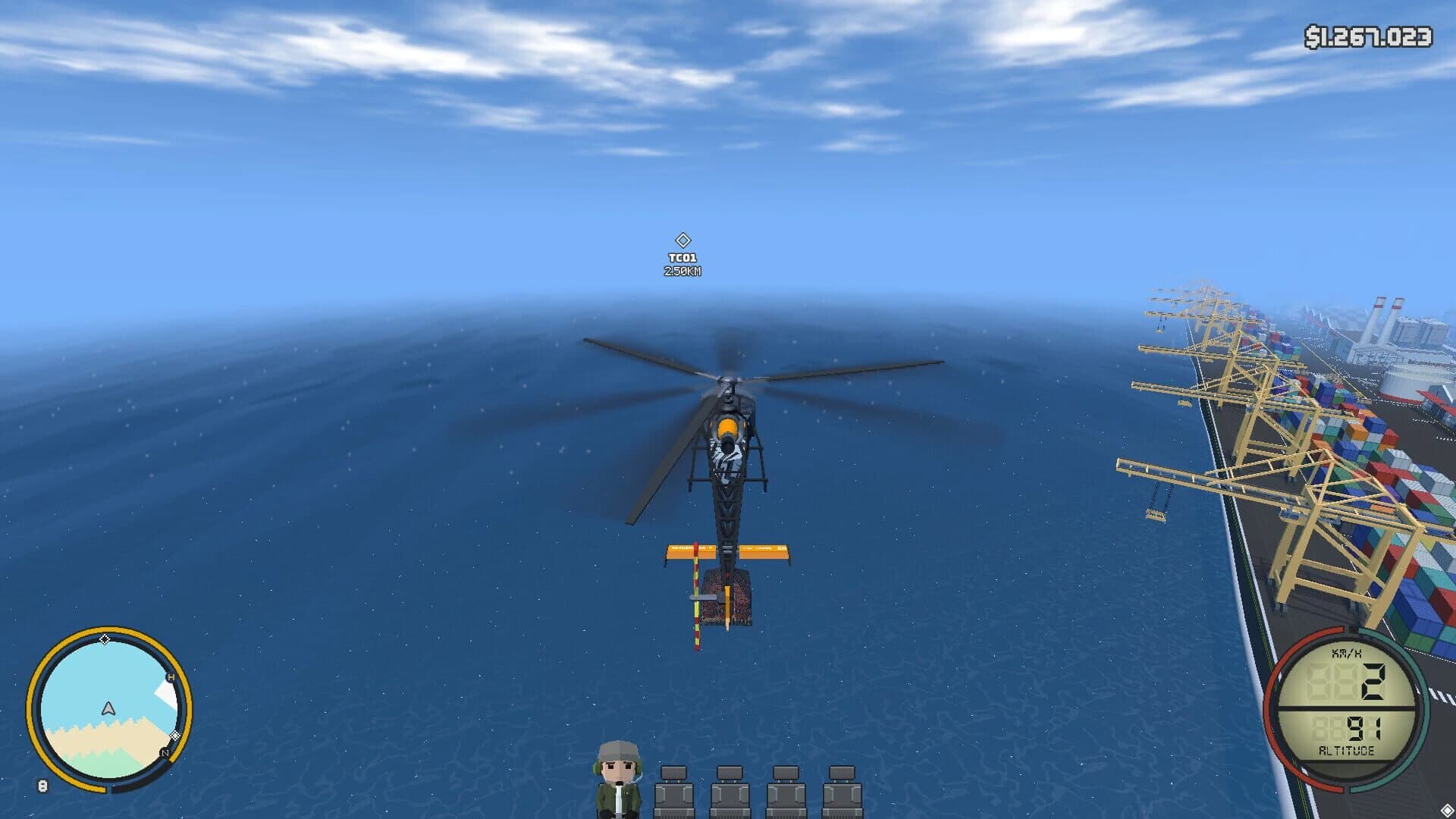Click the diamond marker beside the altitude gauge

pos(1447,810)
